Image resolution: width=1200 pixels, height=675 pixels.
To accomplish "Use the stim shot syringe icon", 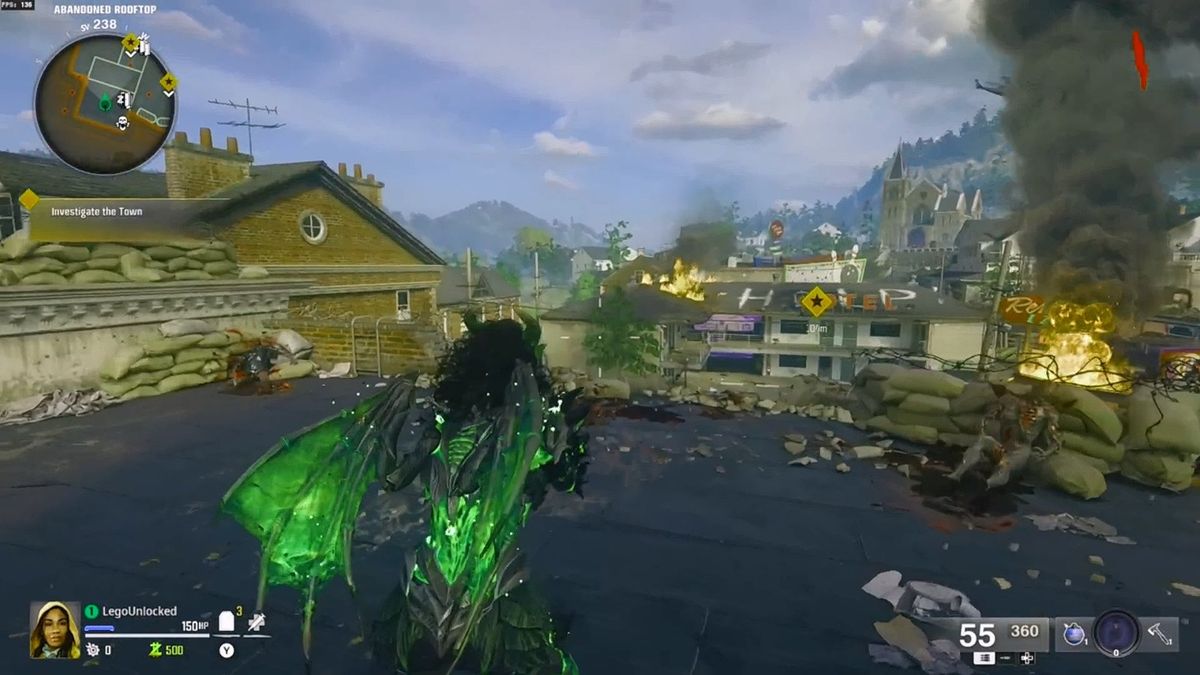I will click(257, 622).
